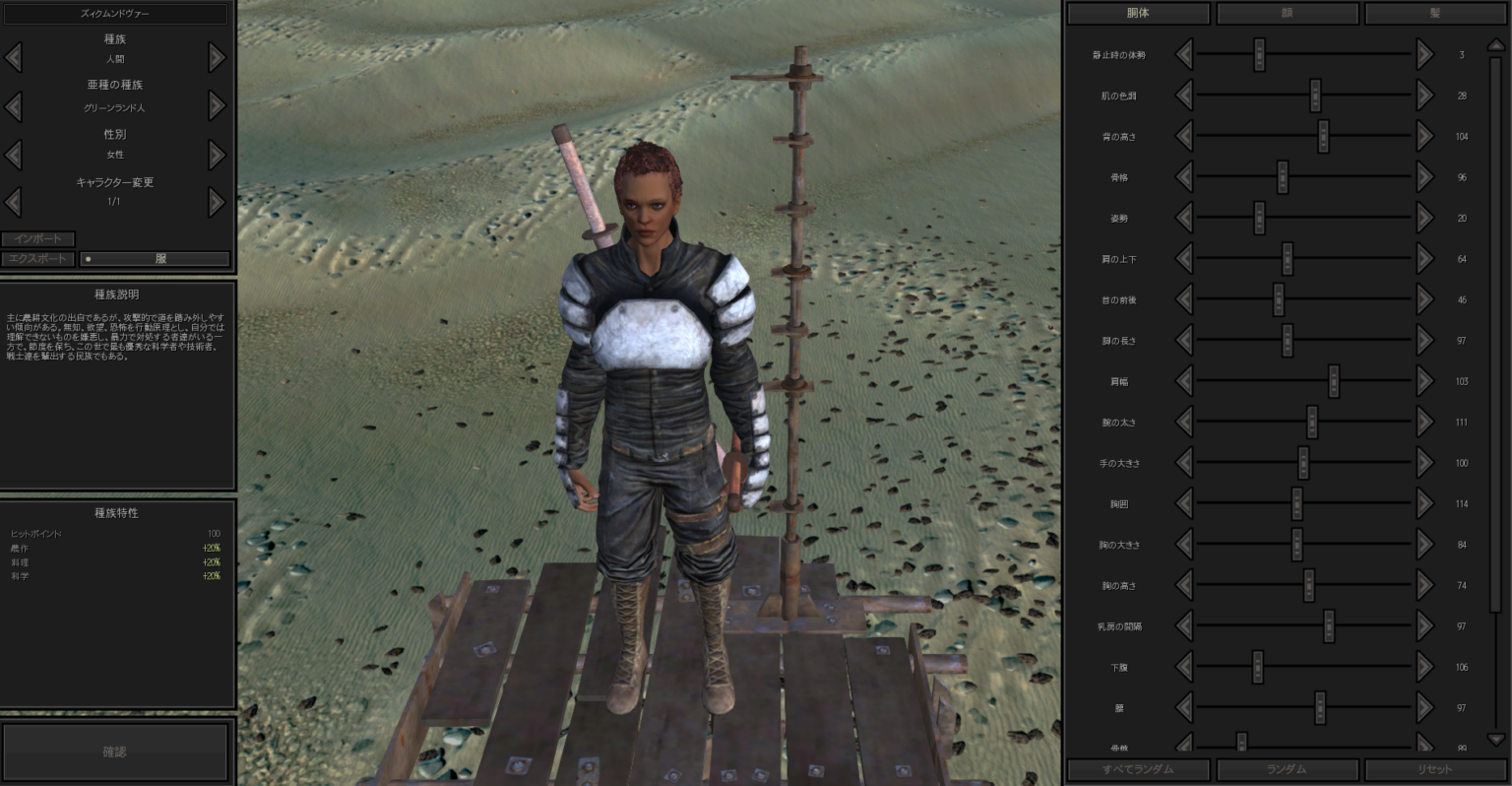Viewport: 1512px width, 786px height.
Task: Decrease 背の高さ using the left arrow
Action: coord(1185,136)
